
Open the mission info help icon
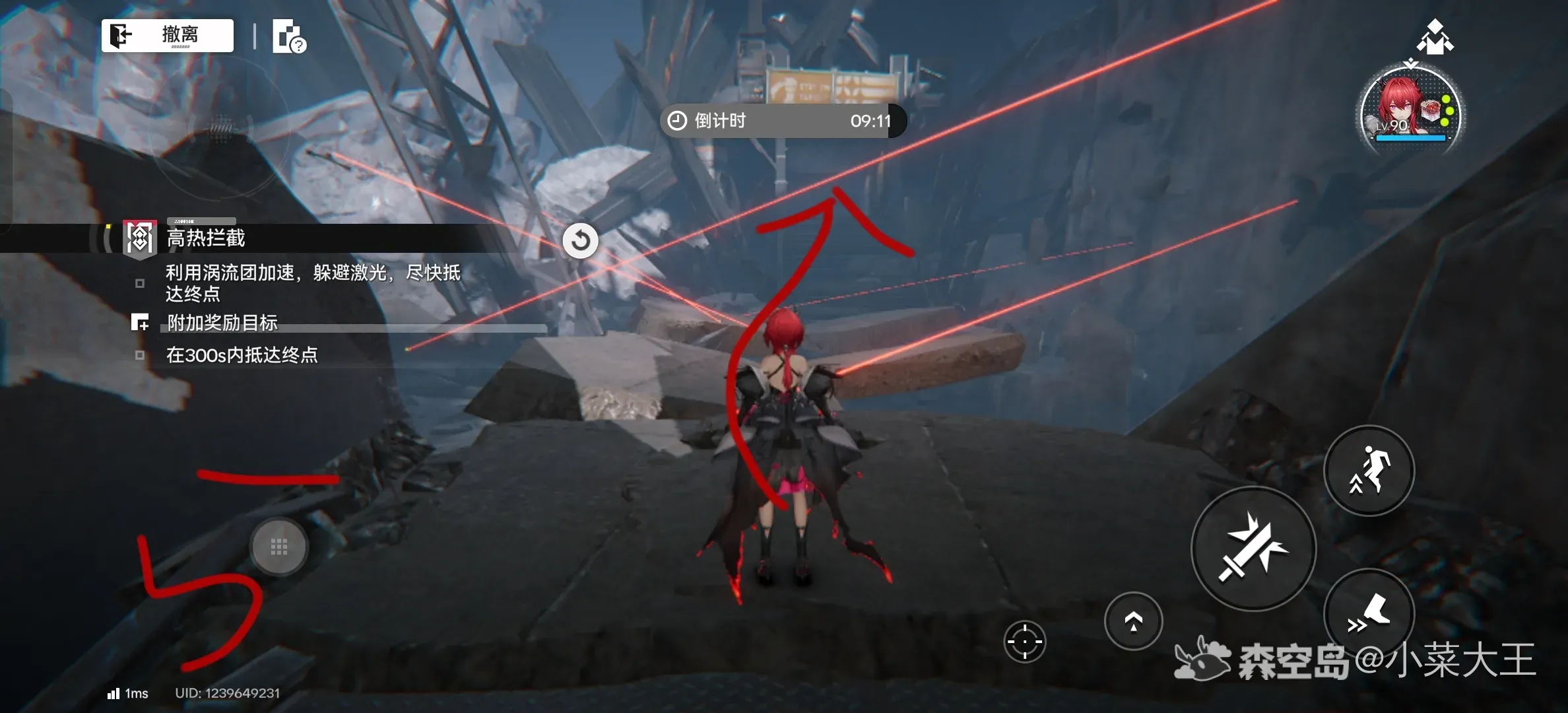[x=289, y=37]
